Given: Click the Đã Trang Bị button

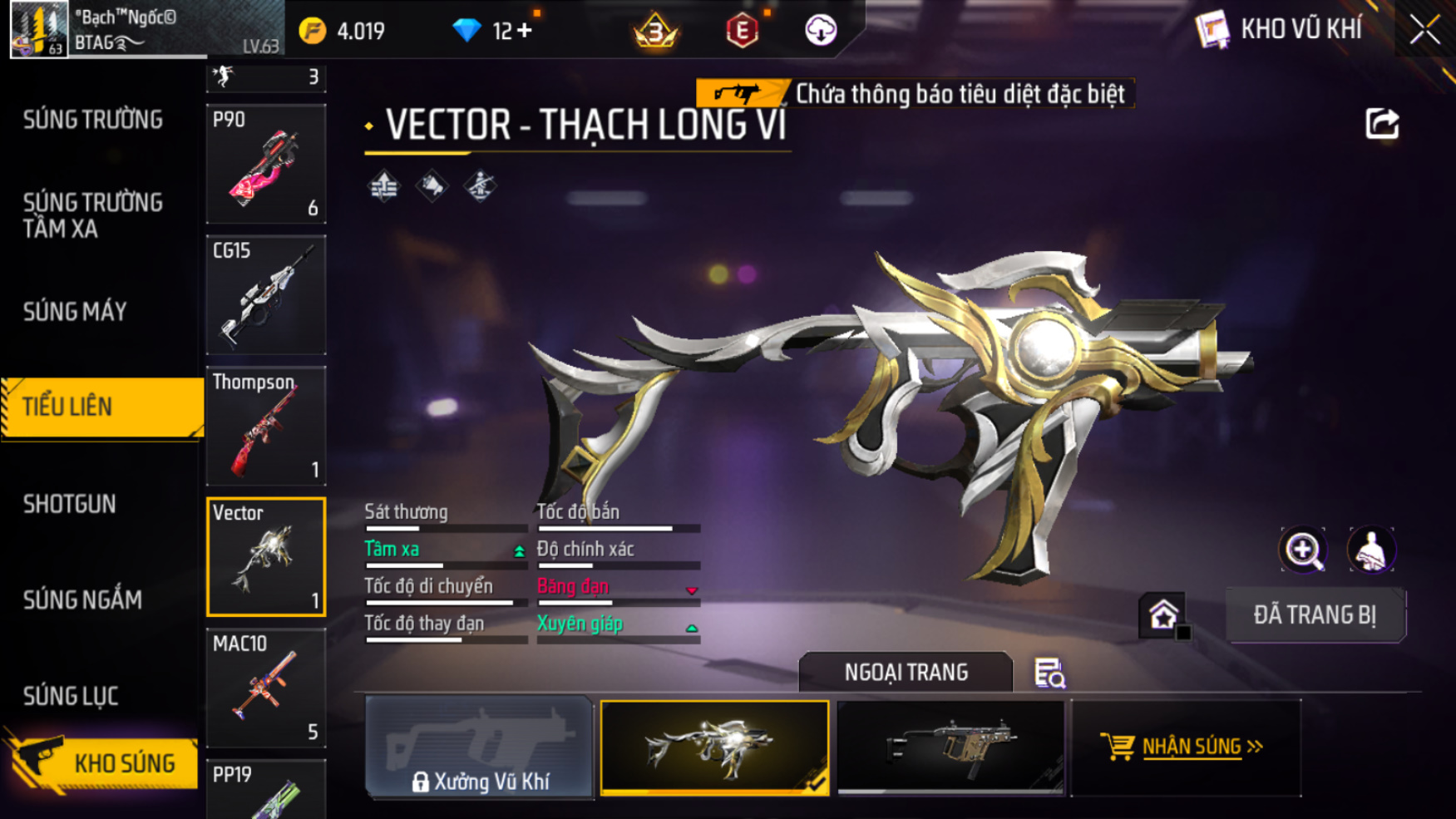Looking at the screenshot, I should pos(1315,615).
